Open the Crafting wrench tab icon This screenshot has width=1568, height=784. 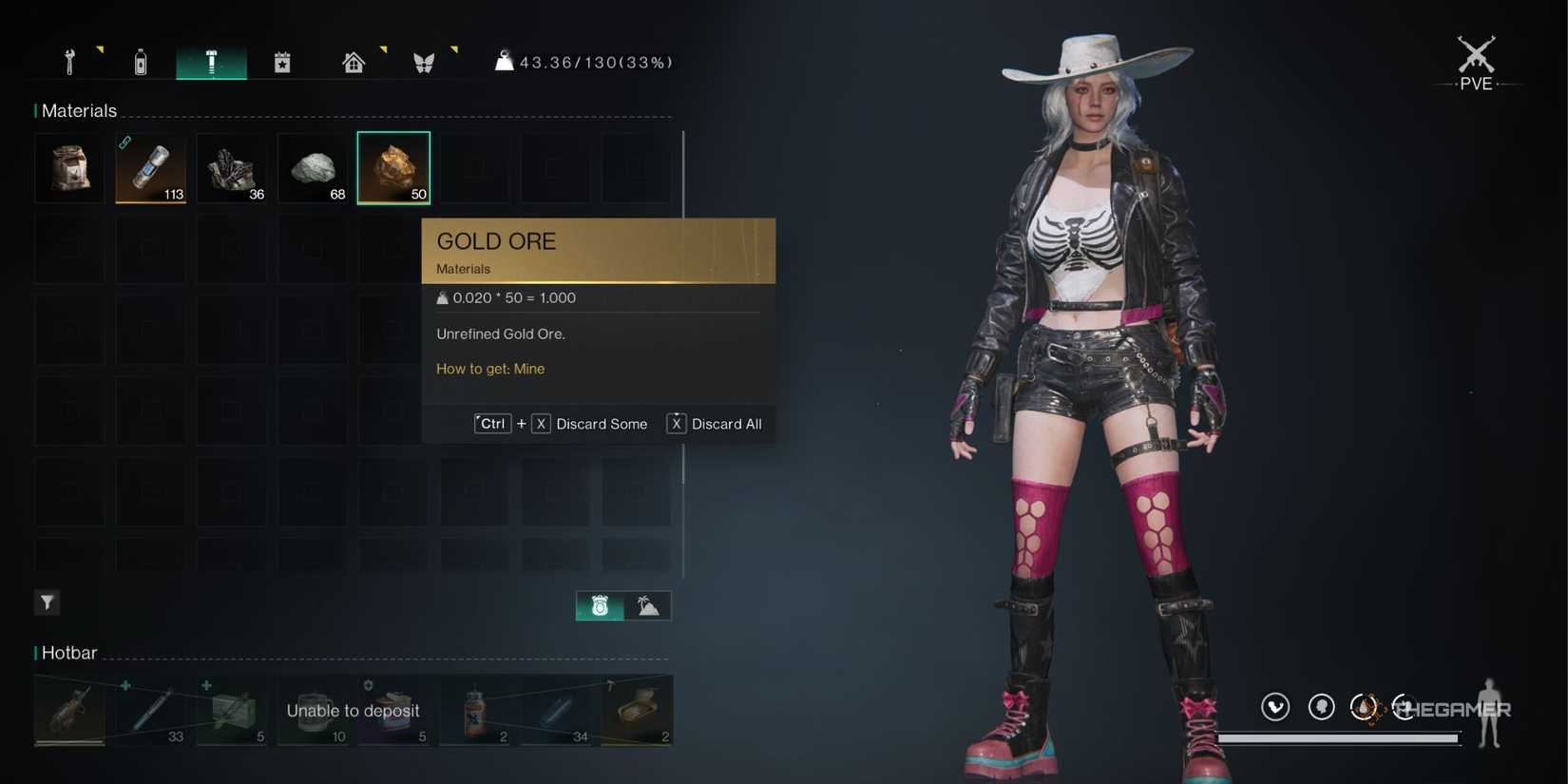point(68,61)
